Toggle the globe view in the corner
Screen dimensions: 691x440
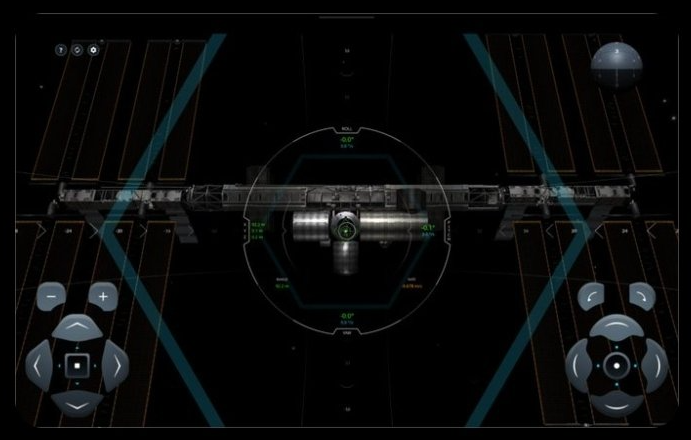(x=615, y=65)
